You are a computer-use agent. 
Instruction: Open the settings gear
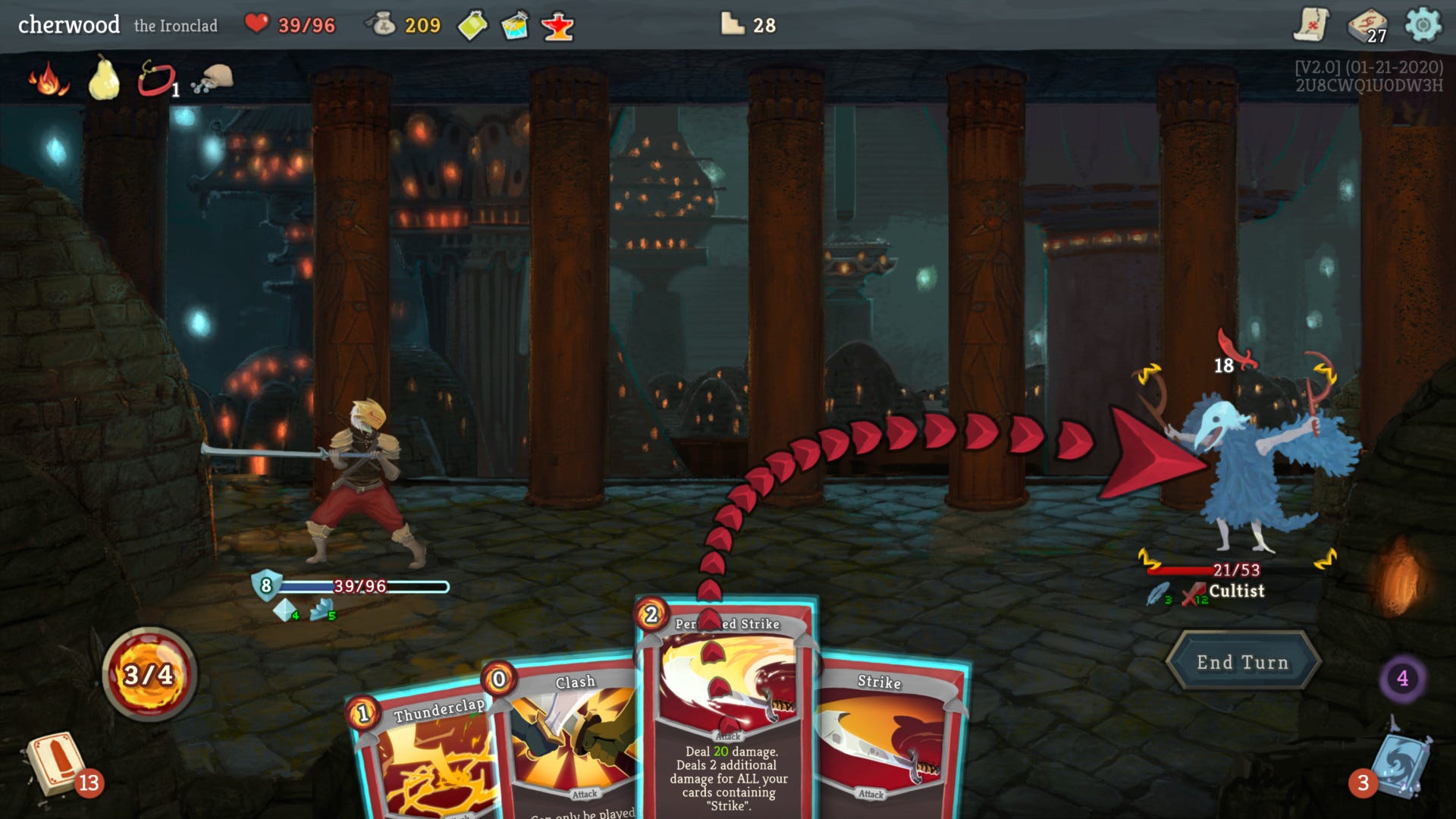(x=1423, y=25)
